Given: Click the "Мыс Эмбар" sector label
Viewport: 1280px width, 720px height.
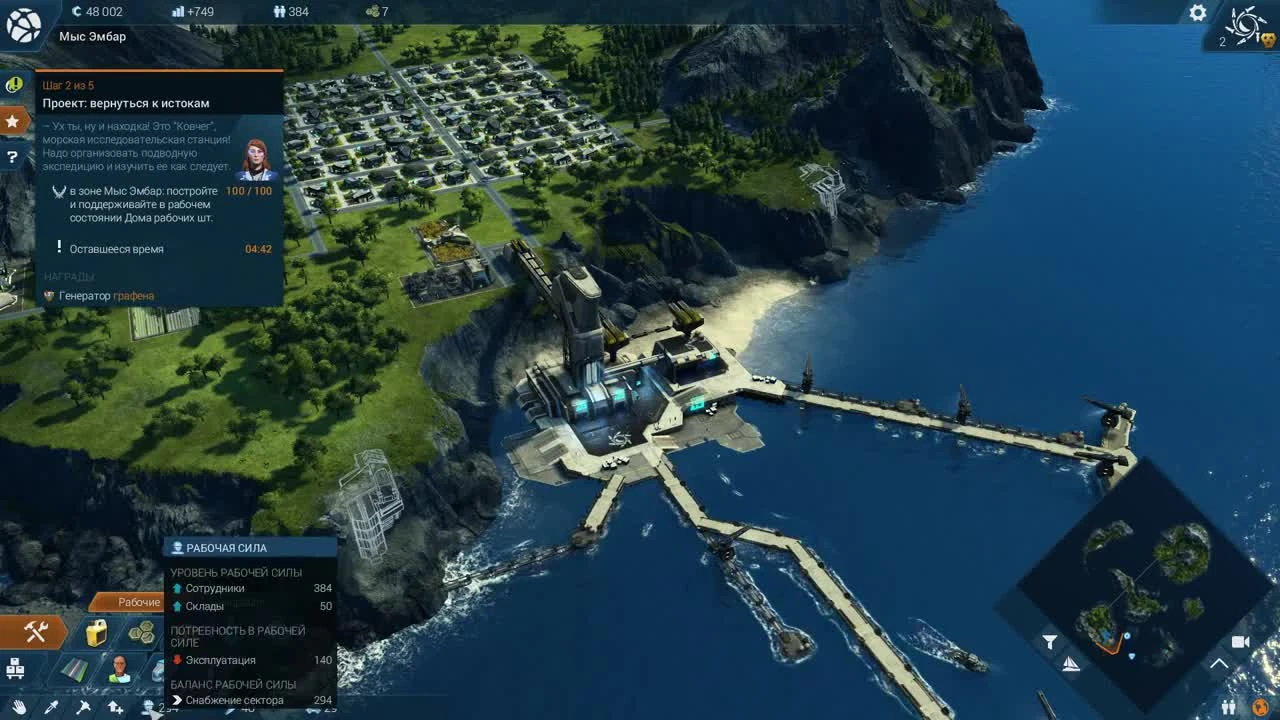Looking at the screenshot, I should 94,36.
